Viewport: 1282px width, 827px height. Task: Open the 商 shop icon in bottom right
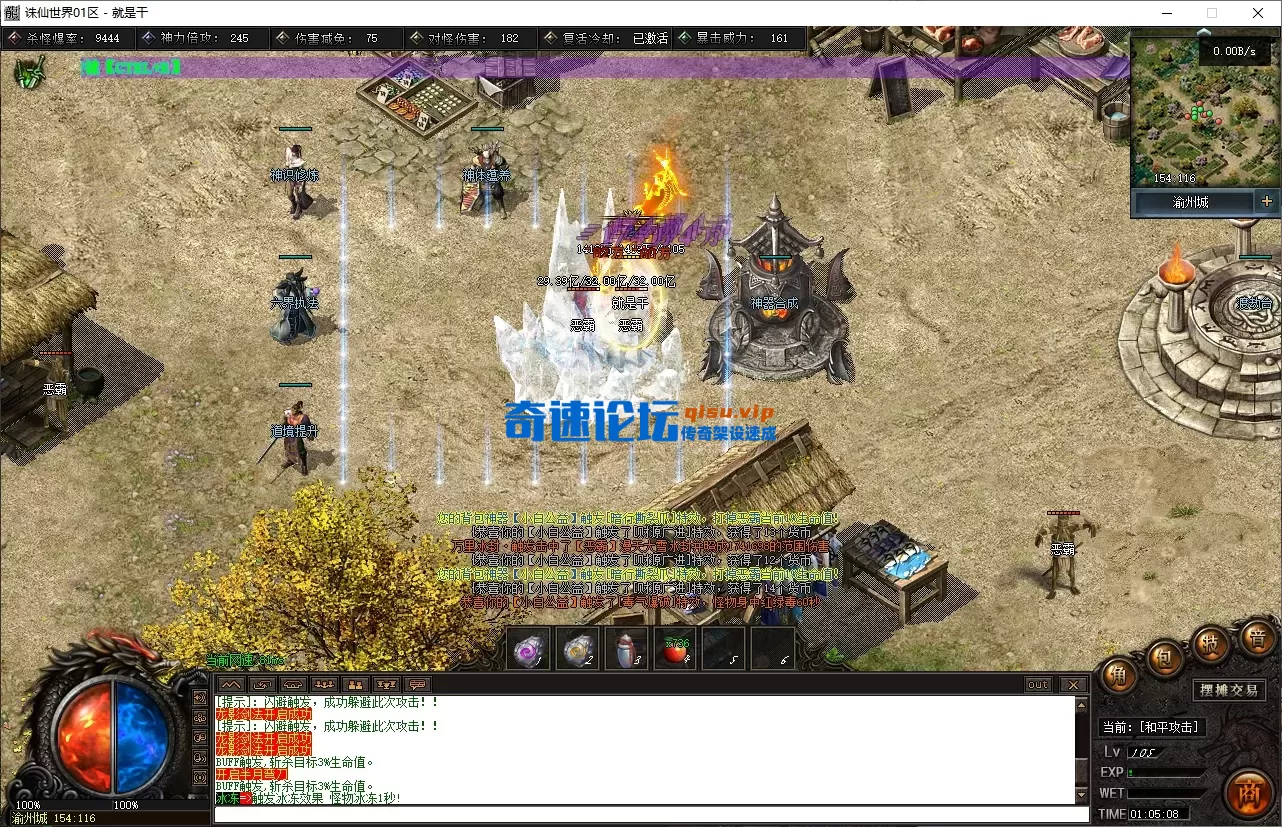point(1248,793)
